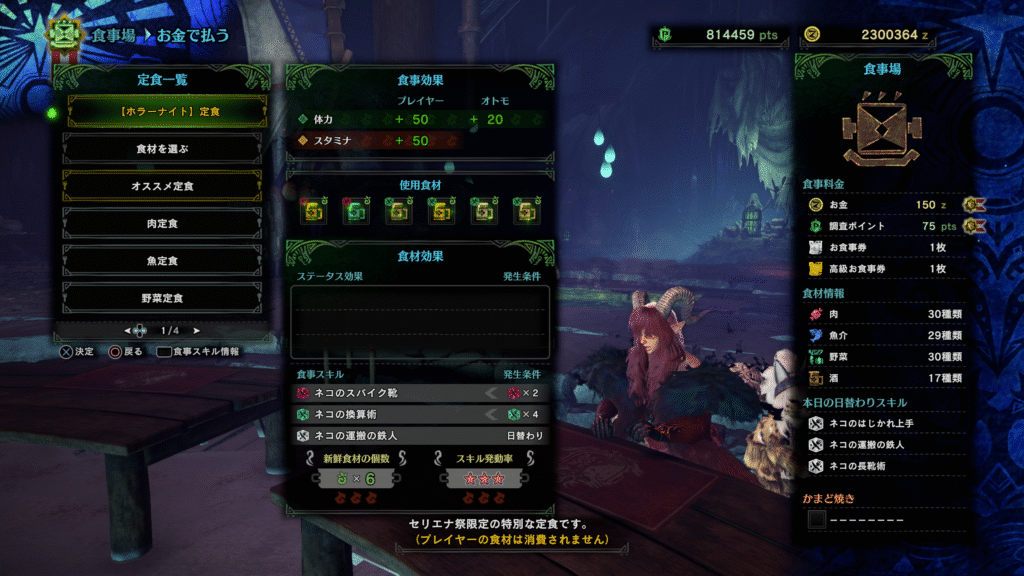This screenshot has width=1024, height=576.
Task: Select the 【ホラーナイト】定食 meal entry
Action: [x=162, y=111]
